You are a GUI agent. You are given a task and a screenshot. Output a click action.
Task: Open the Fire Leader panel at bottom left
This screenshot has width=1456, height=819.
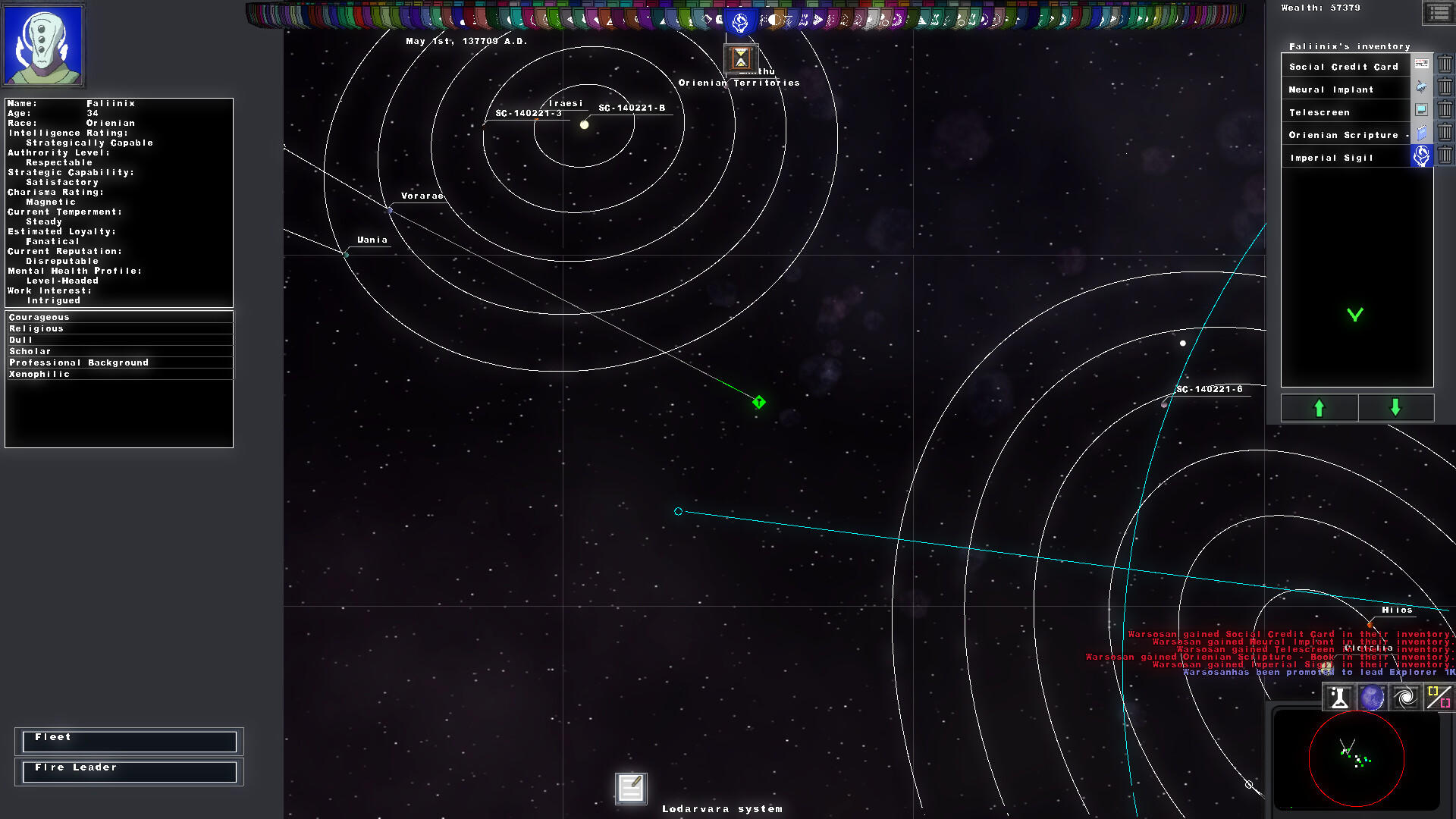coord(129,771)
